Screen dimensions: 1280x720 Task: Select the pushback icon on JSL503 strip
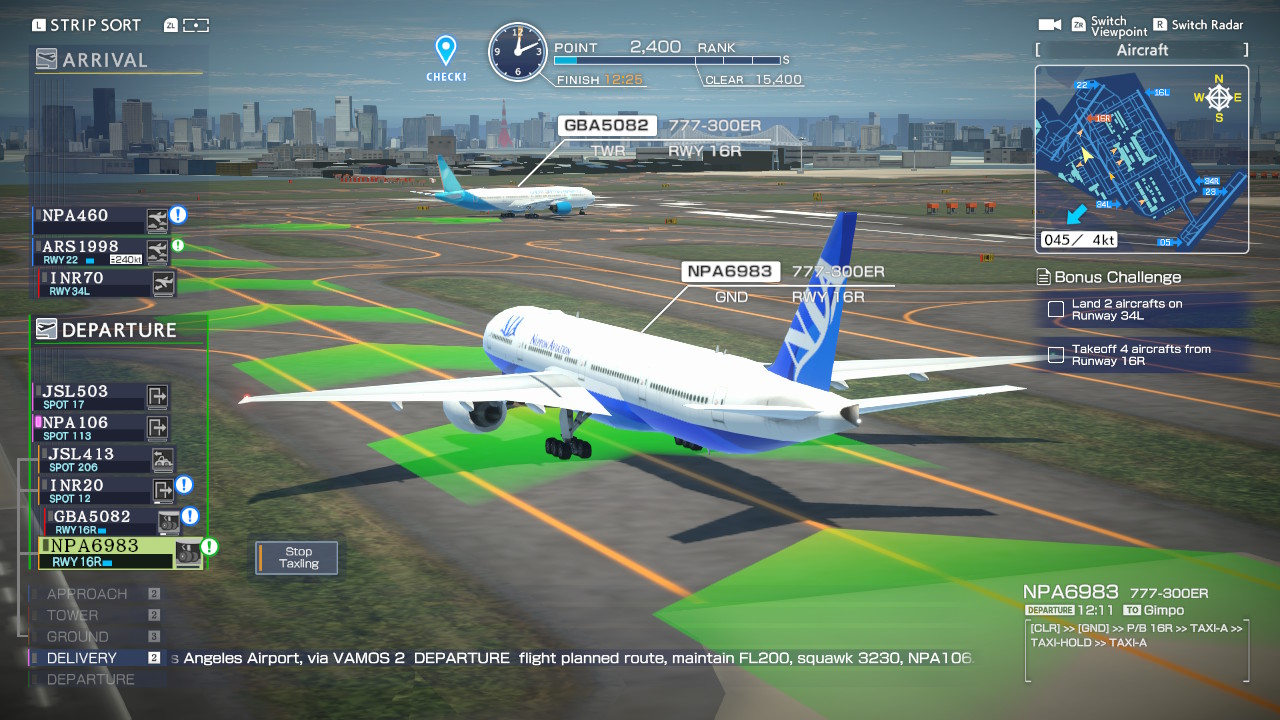[x=157, y=397]
